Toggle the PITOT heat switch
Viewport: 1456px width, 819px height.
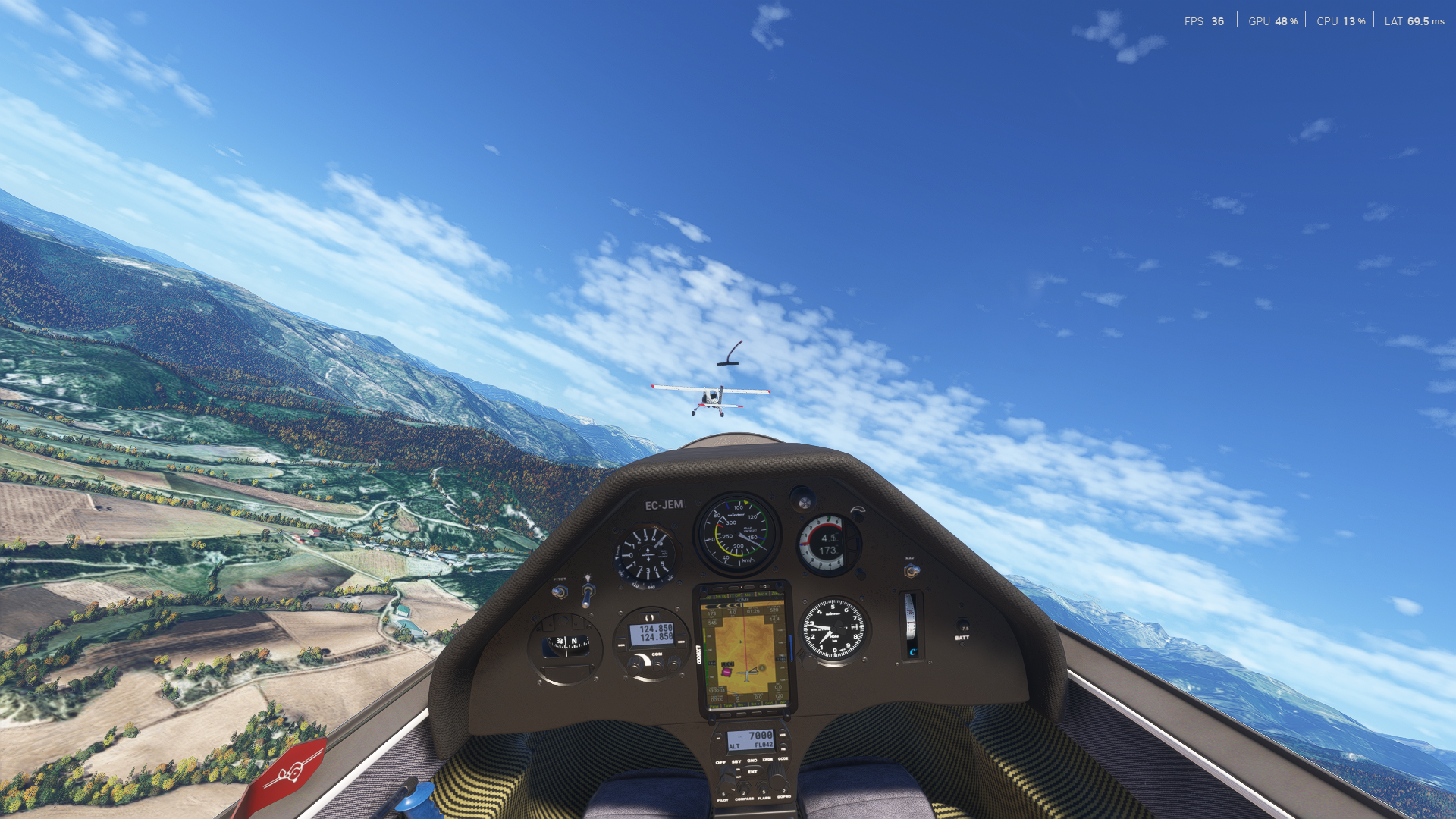coord(560,591)
